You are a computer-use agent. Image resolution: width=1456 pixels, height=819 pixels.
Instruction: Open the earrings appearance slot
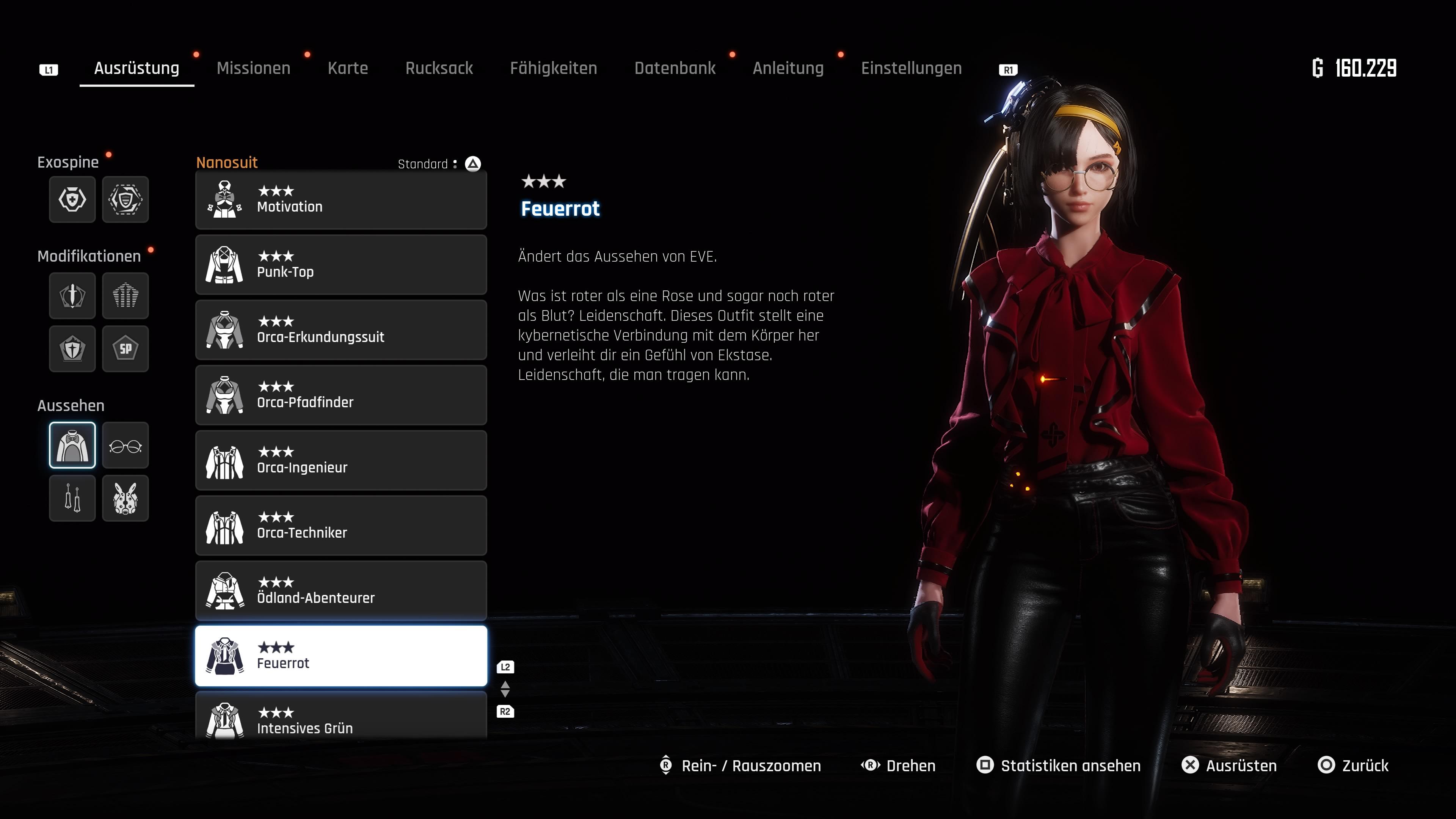[x=72, y=499]
